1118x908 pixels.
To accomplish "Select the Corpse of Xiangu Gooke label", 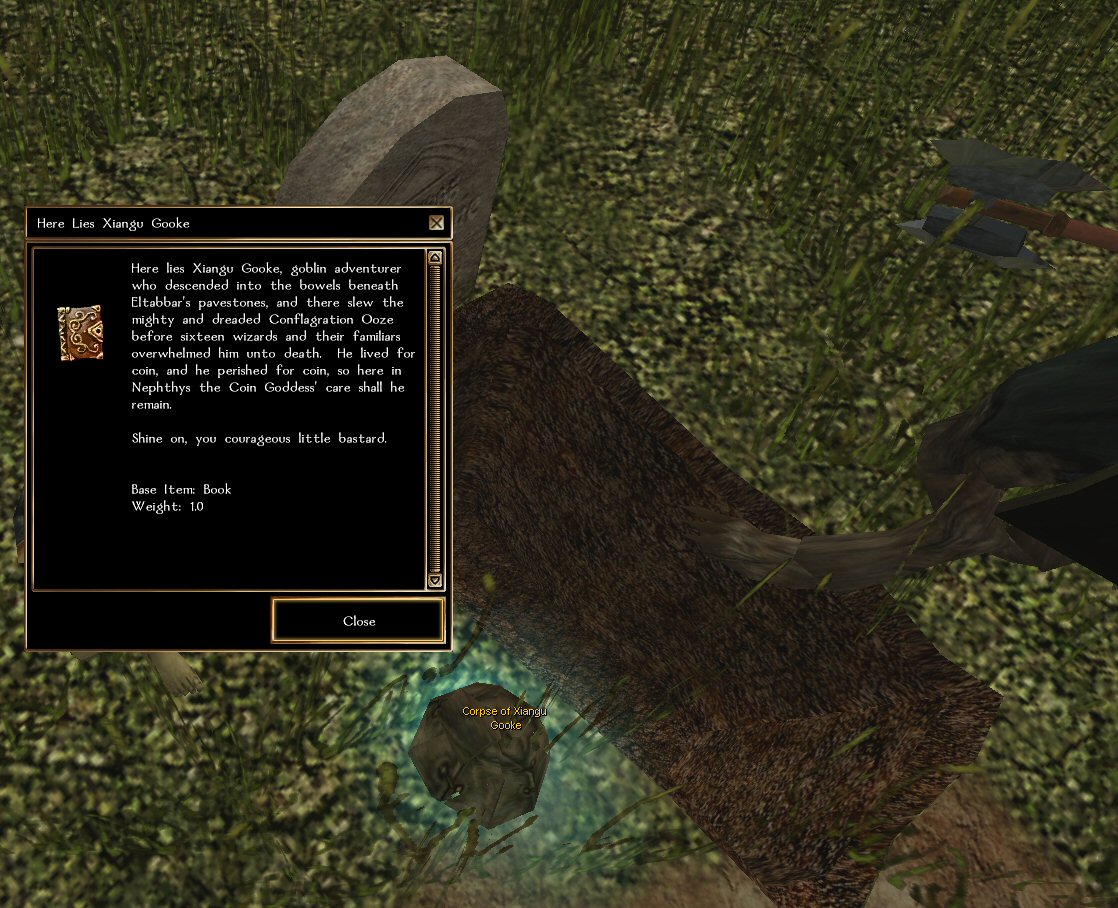I will [505, 718].
